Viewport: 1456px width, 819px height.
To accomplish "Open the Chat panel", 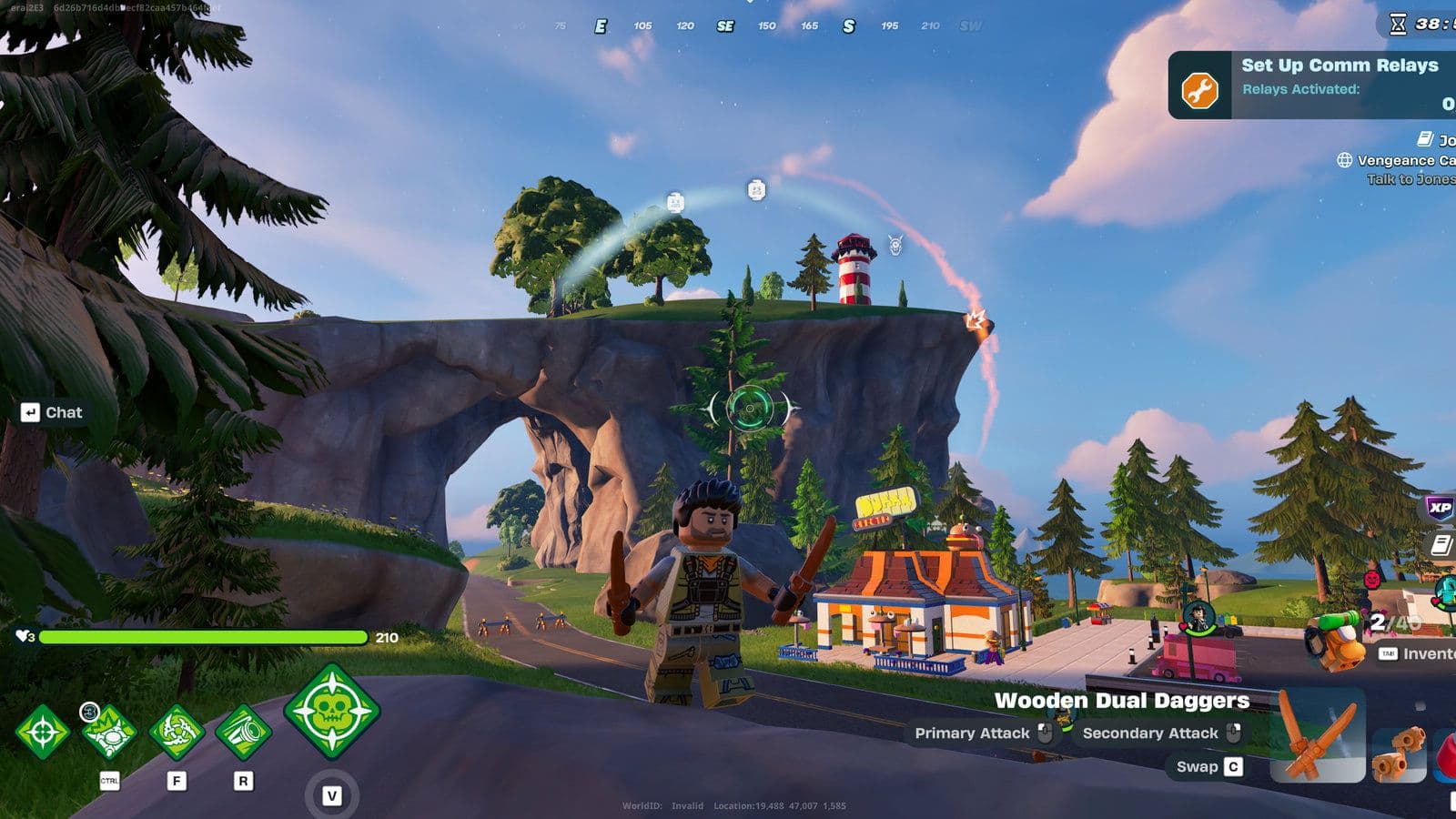I will click(55, 412).
